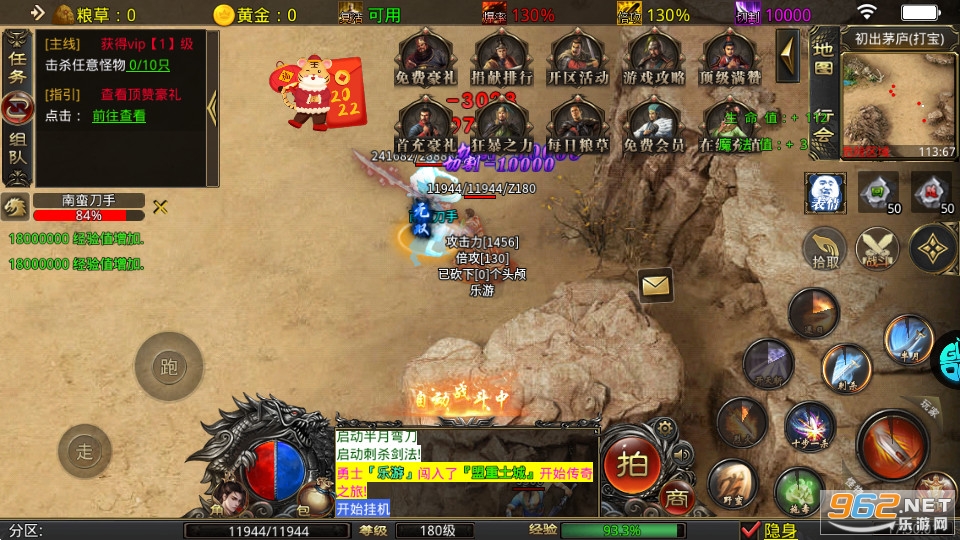This screenshot has width=960, height=540.
Task: Open the 首充豪礼 first recharge gift
Action: pos(427,124)
